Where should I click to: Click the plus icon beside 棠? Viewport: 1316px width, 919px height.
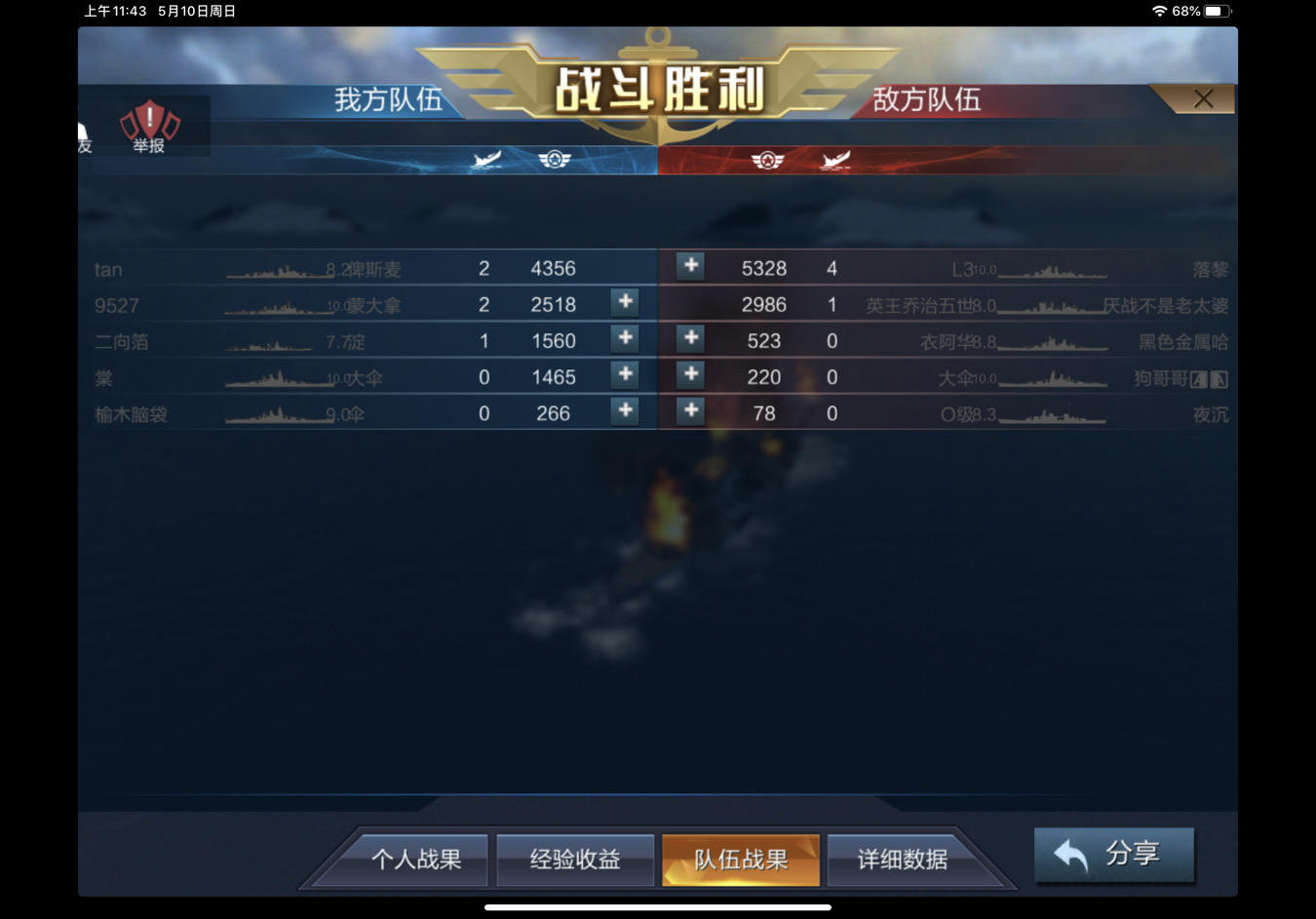tap(624, 375)
